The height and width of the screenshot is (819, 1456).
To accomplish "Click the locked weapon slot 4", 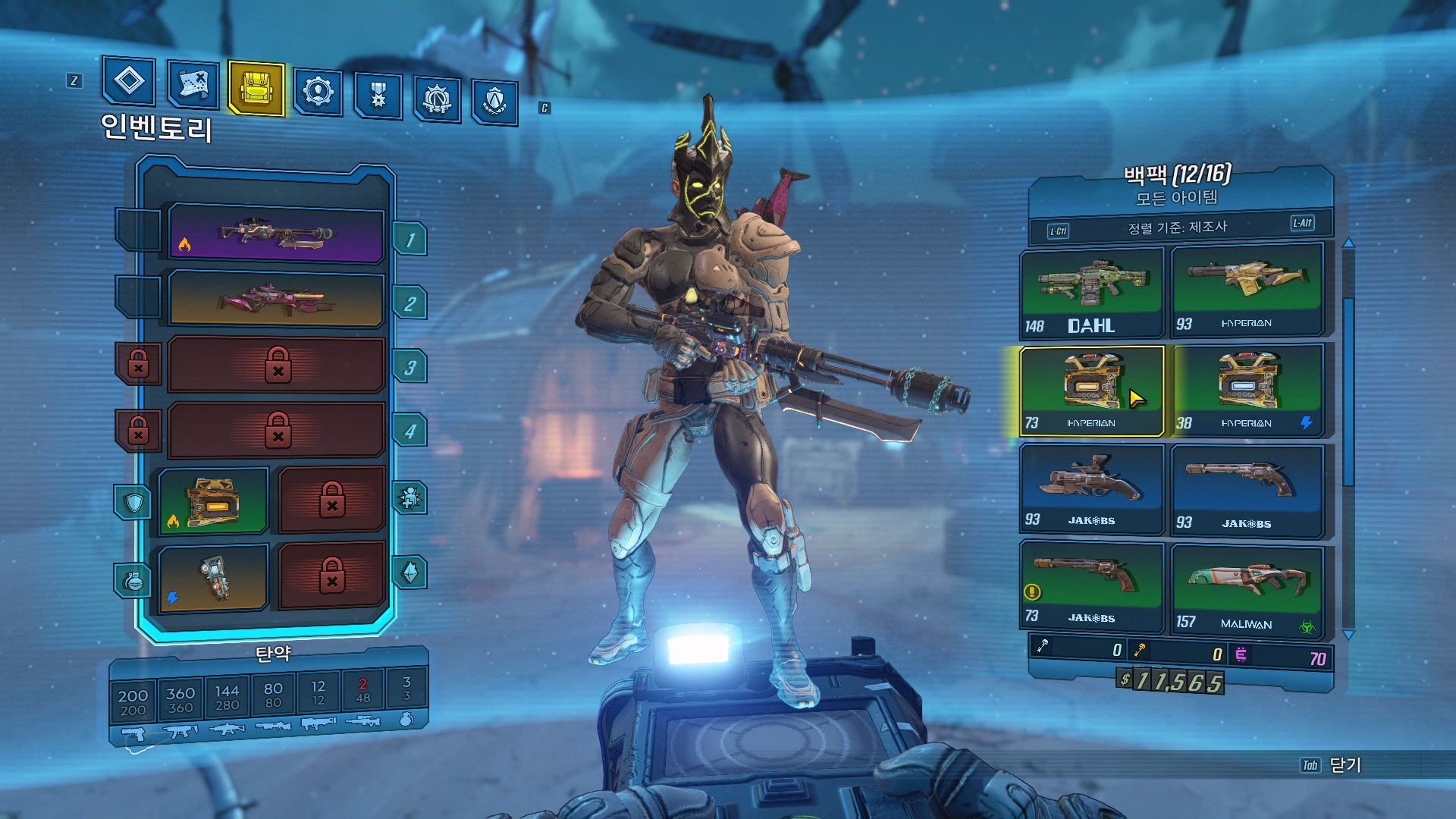I will tap(276, 430).
